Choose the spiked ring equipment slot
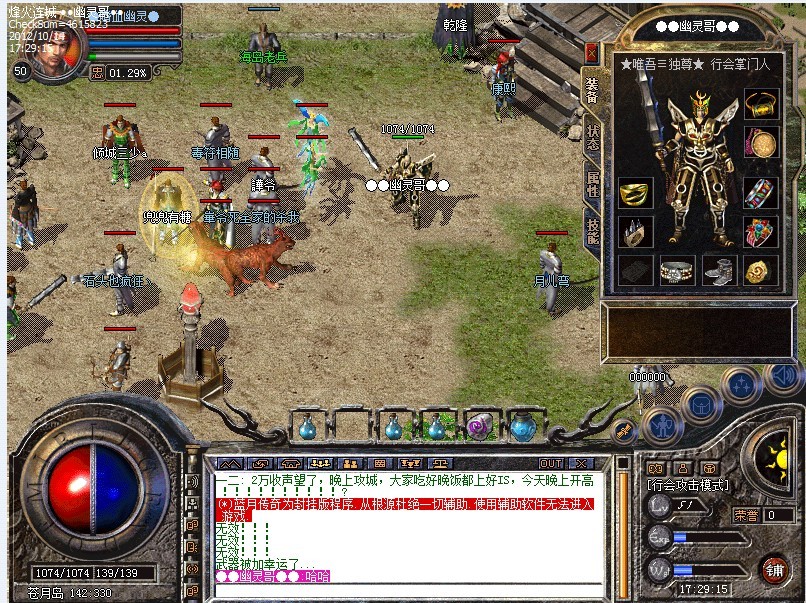Viewport: 806px width, 603px height. coord(633,232)
